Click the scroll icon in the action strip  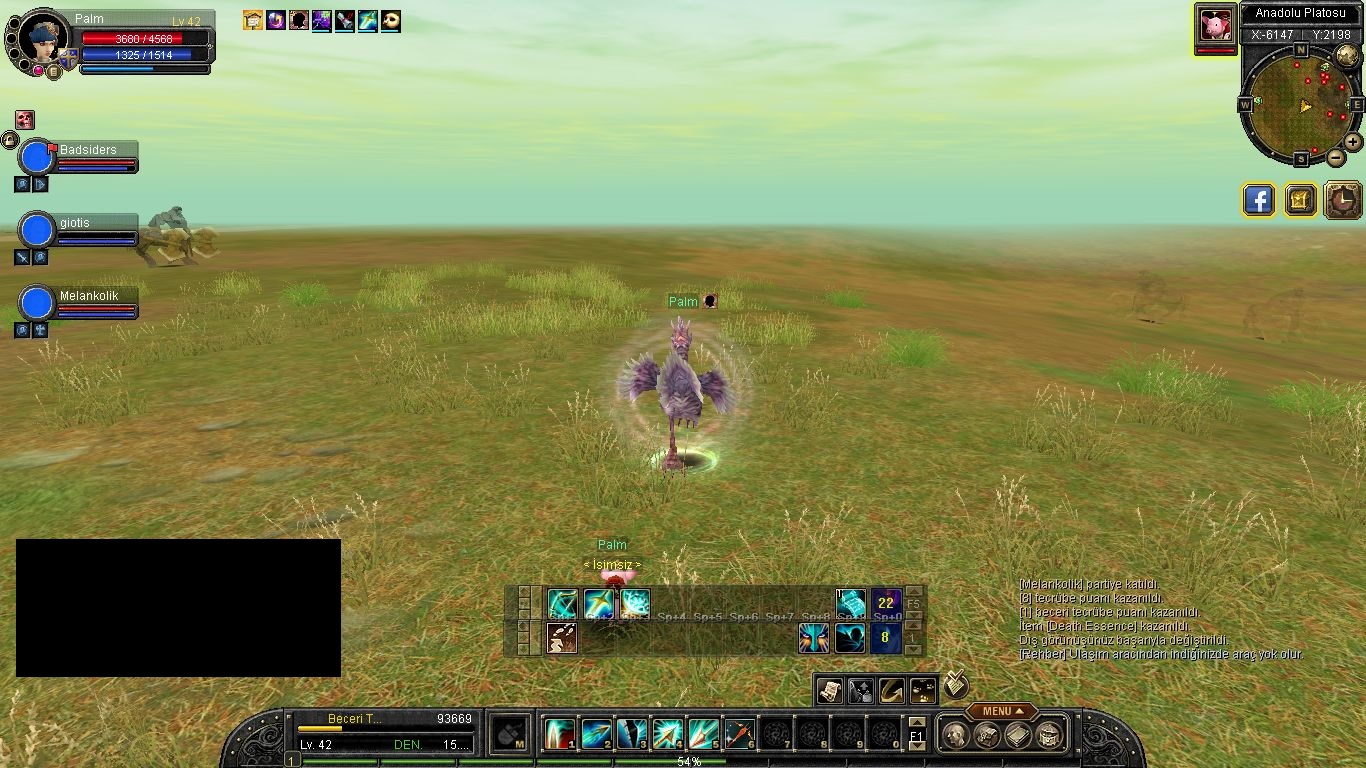(829, 690)
